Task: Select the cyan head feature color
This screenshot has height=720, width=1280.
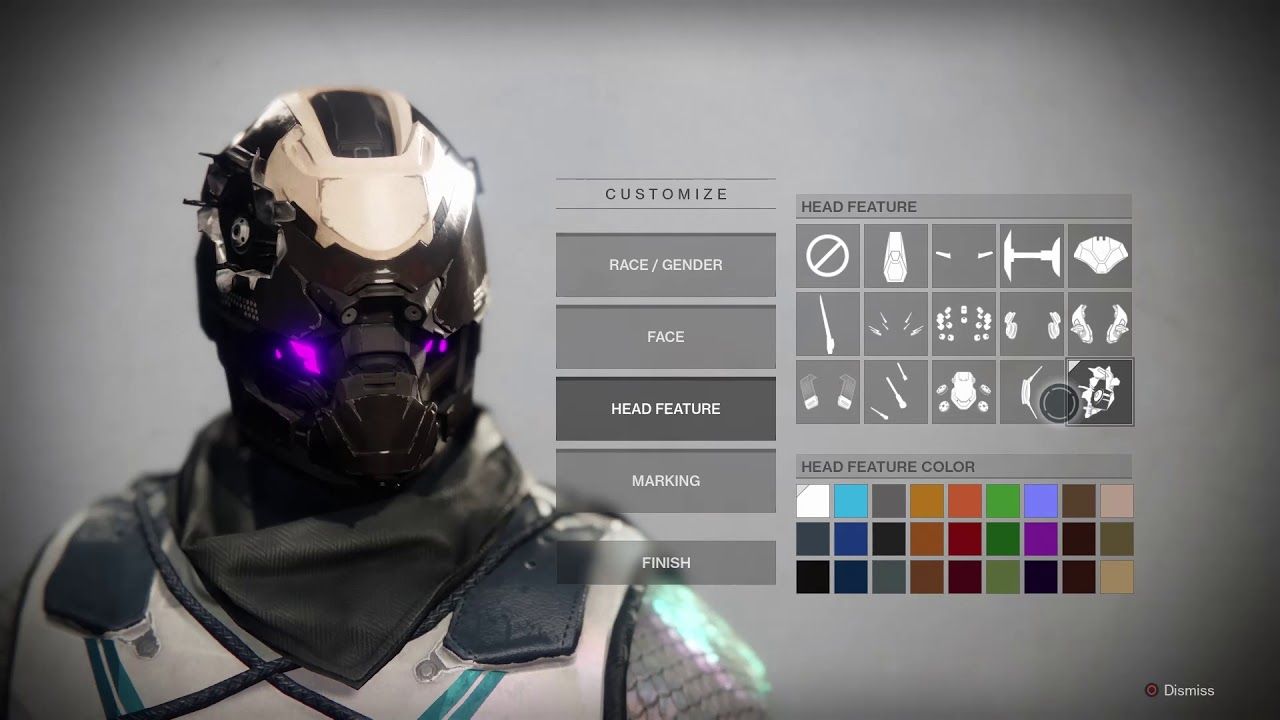Action: [850, 499]
